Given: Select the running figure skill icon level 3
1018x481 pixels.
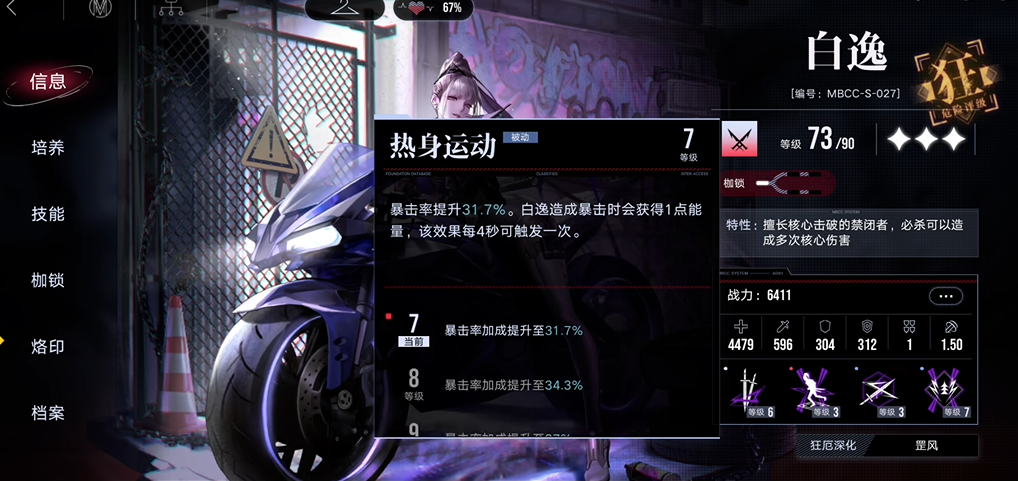Looking at the screenshot, I should 812,393.
